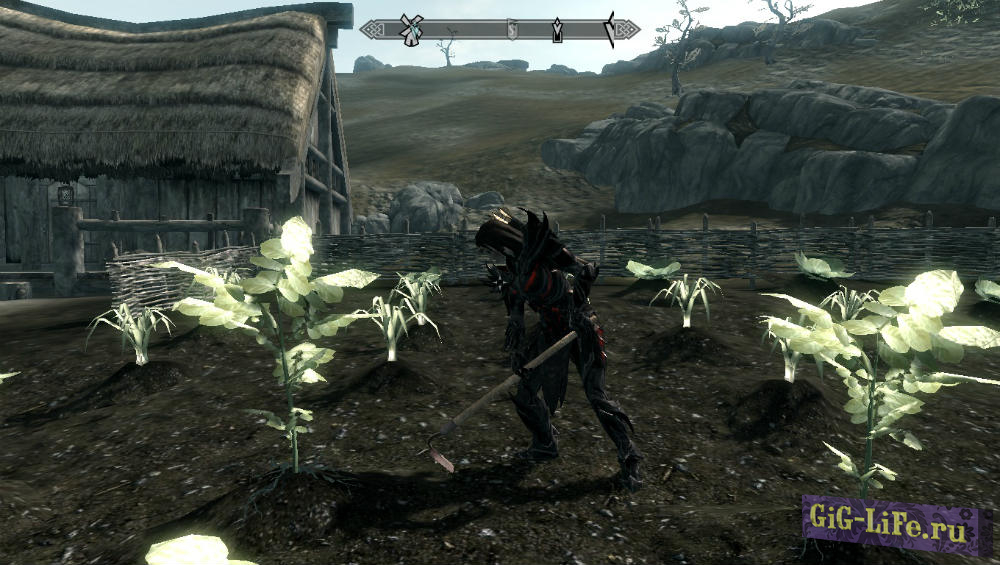The image size is (1000, 565).
Task: Click the windmill marker on the compass
Action: point(407,29)
